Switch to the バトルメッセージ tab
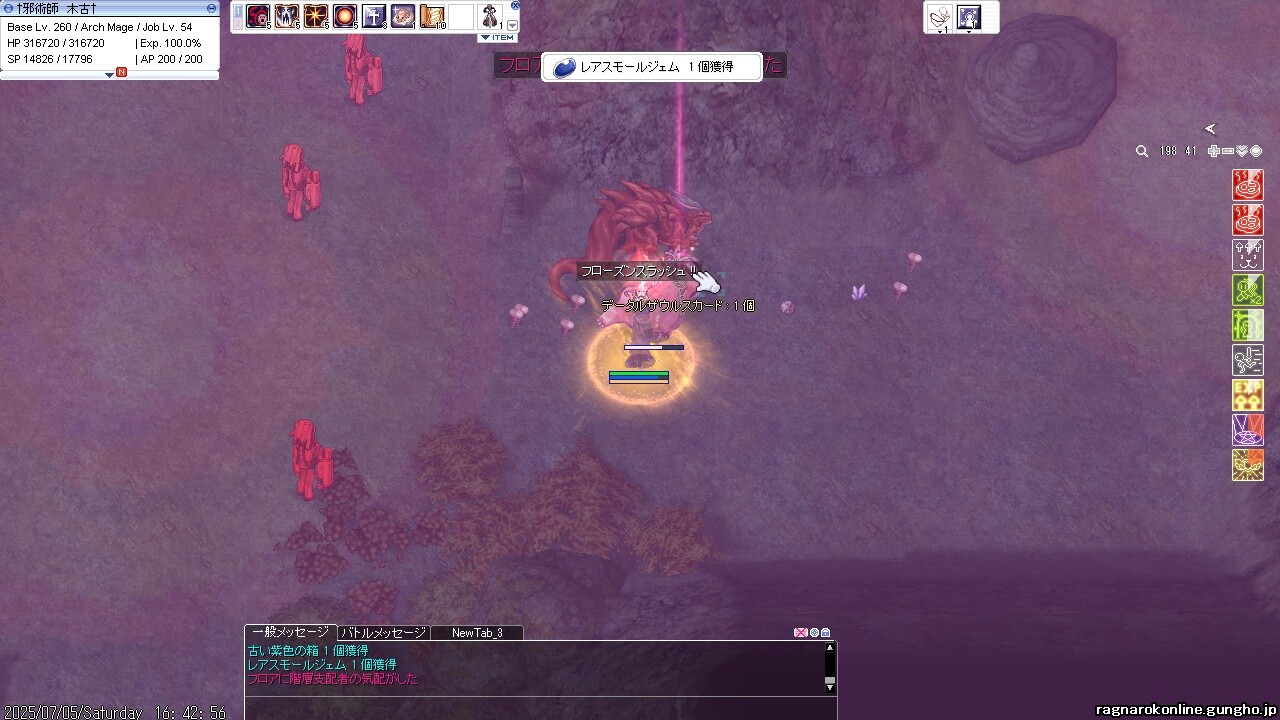Viewport: 1280px width, 720px height. point(383,633)
